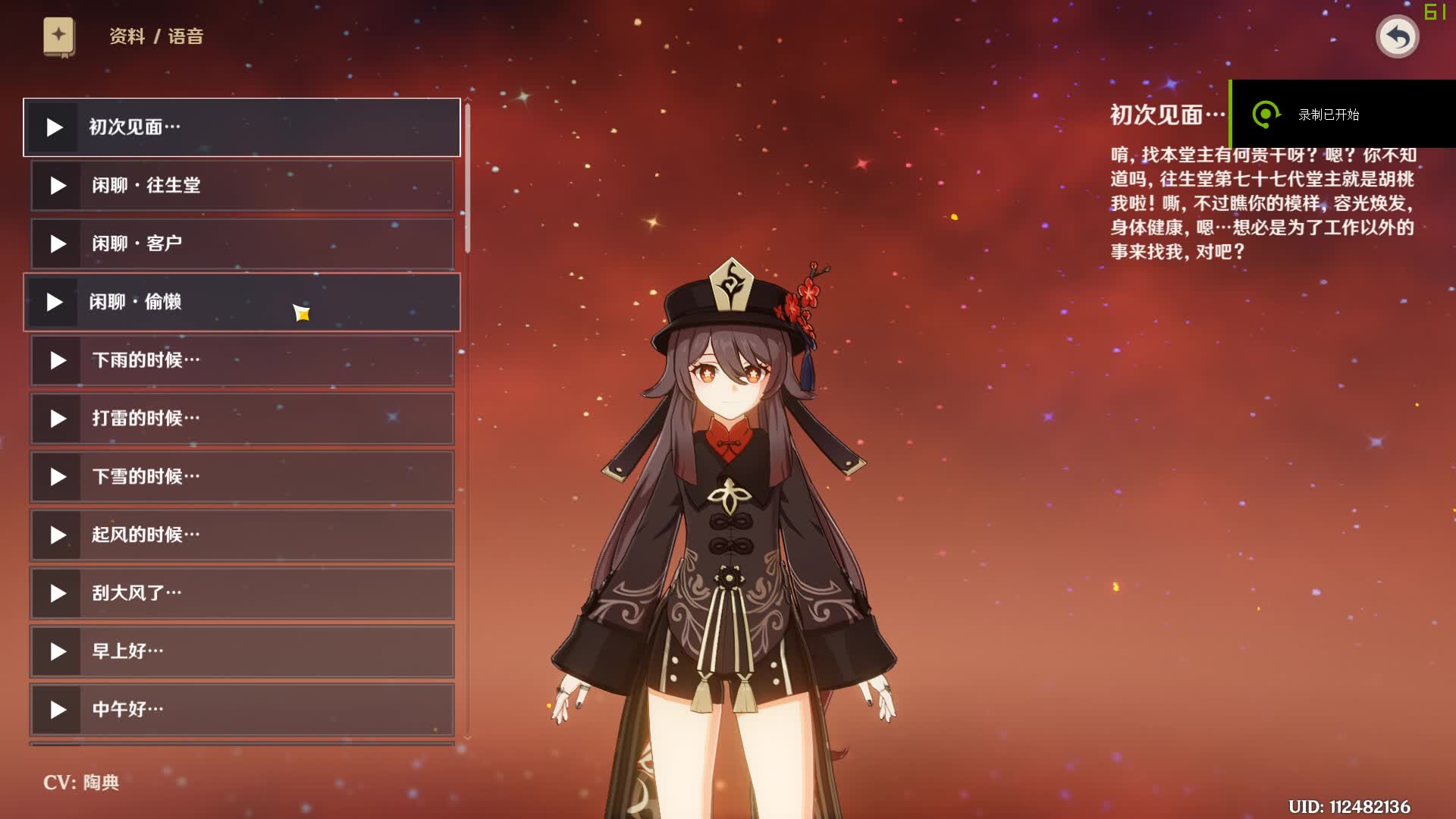The height and width of the screenshot is (819, 1456).
Task: Play the 下雪的时候 voice line
Action: click(58, 477)
